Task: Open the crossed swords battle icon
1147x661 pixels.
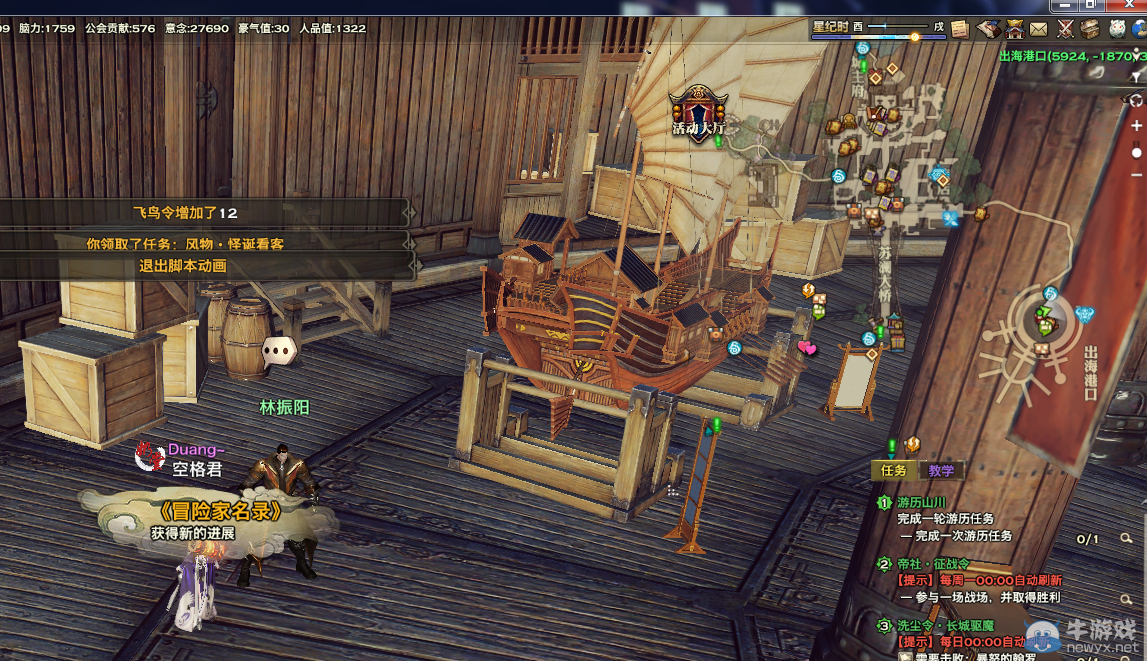Action: coord(1065,29)
